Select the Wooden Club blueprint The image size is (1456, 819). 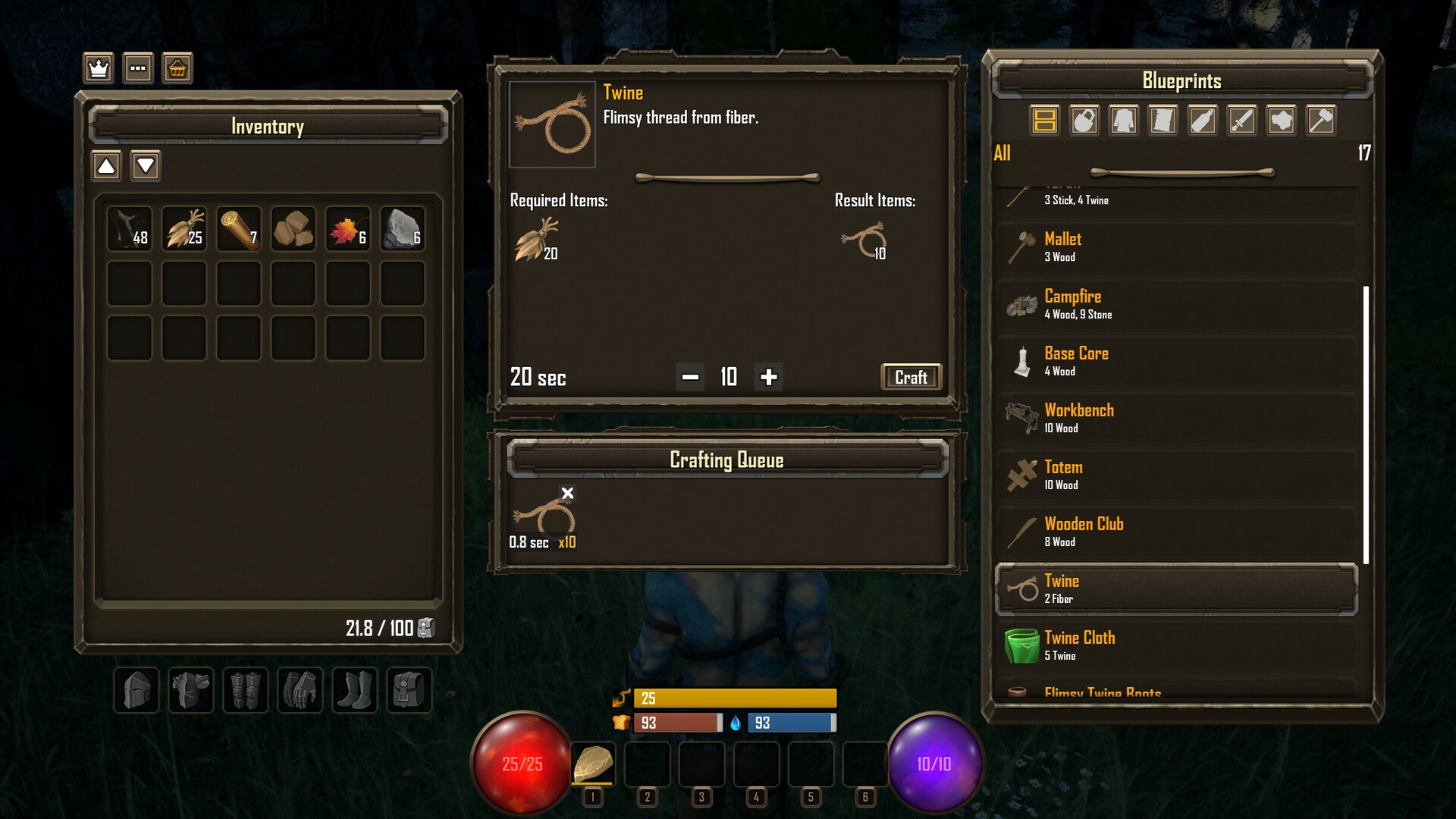pos(1177,532)
